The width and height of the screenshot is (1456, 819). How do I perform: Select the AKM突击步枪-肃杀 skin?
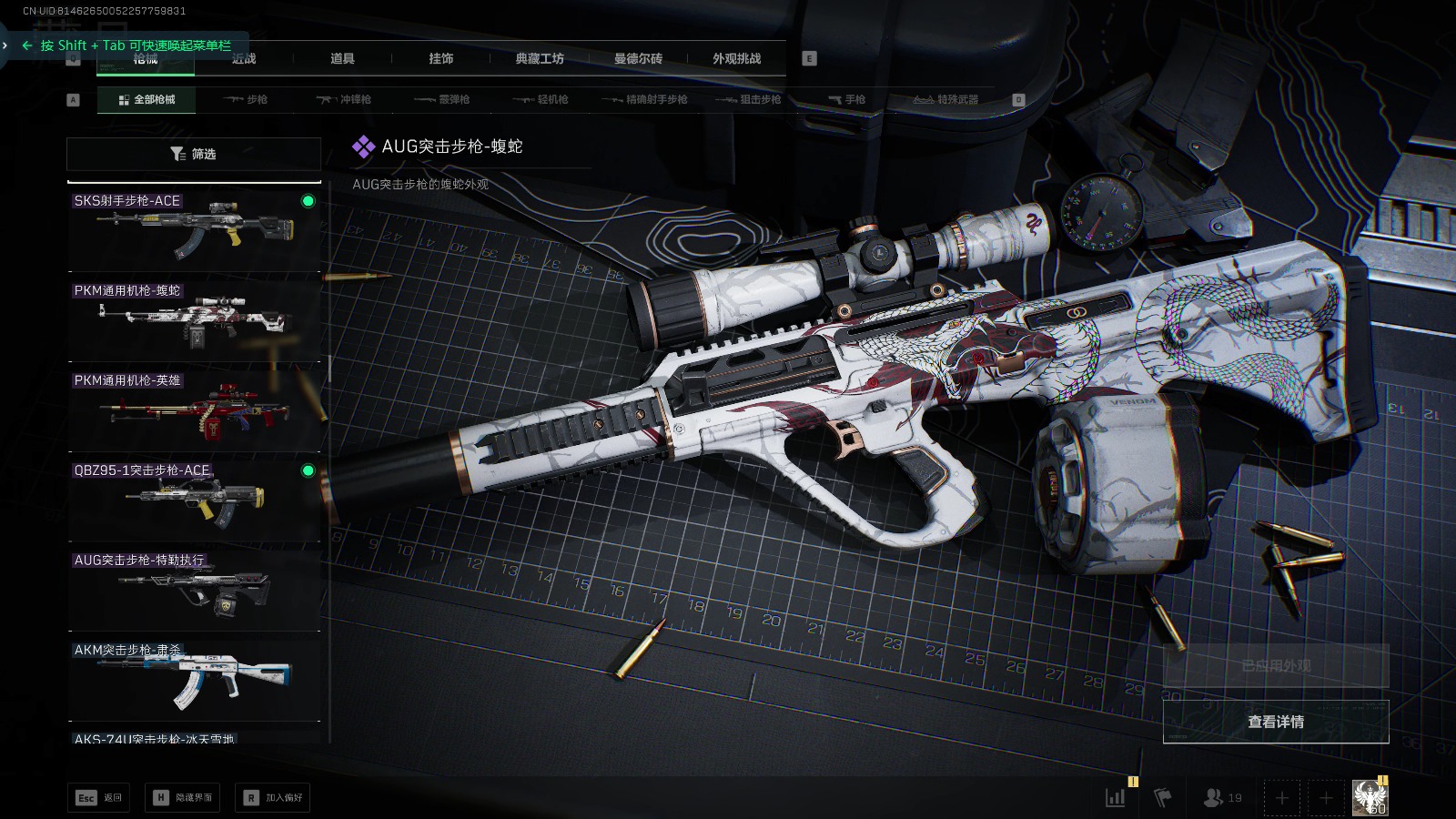[194, 678]
